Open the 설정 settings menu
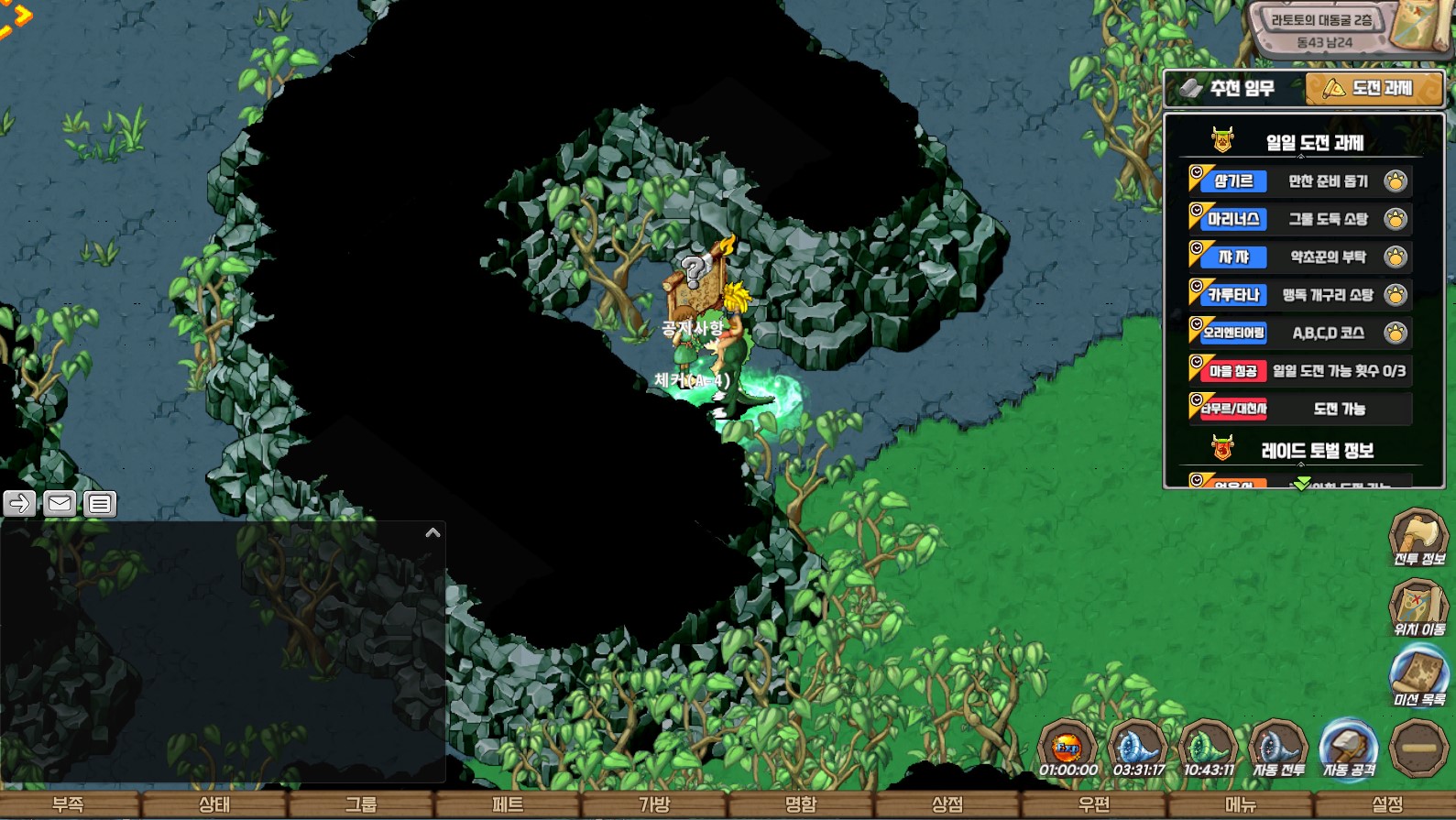 coord(1387,804)
